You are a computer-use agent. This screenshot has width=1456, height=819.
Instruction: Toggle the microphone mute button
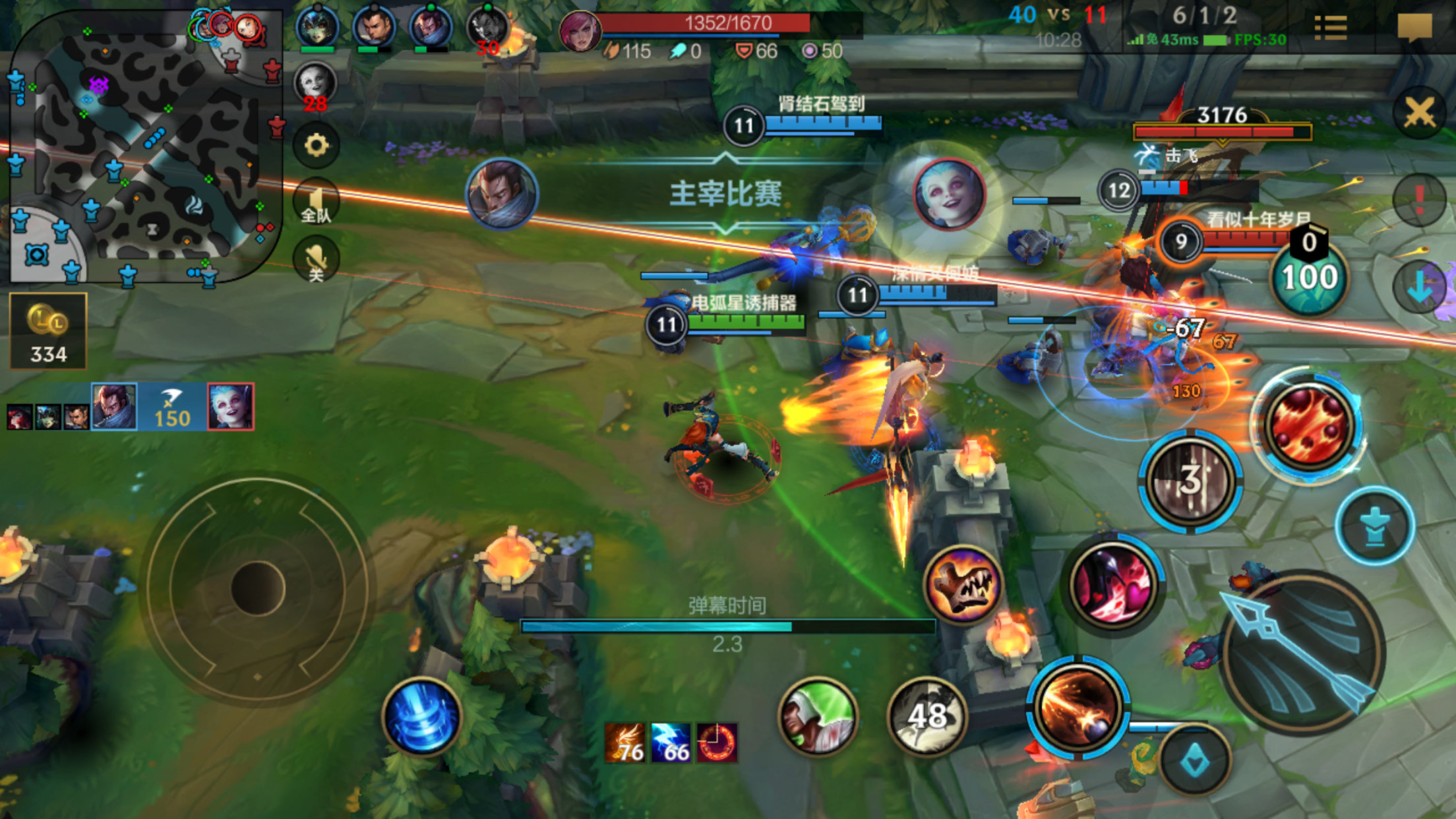click(x=317, y=260)
